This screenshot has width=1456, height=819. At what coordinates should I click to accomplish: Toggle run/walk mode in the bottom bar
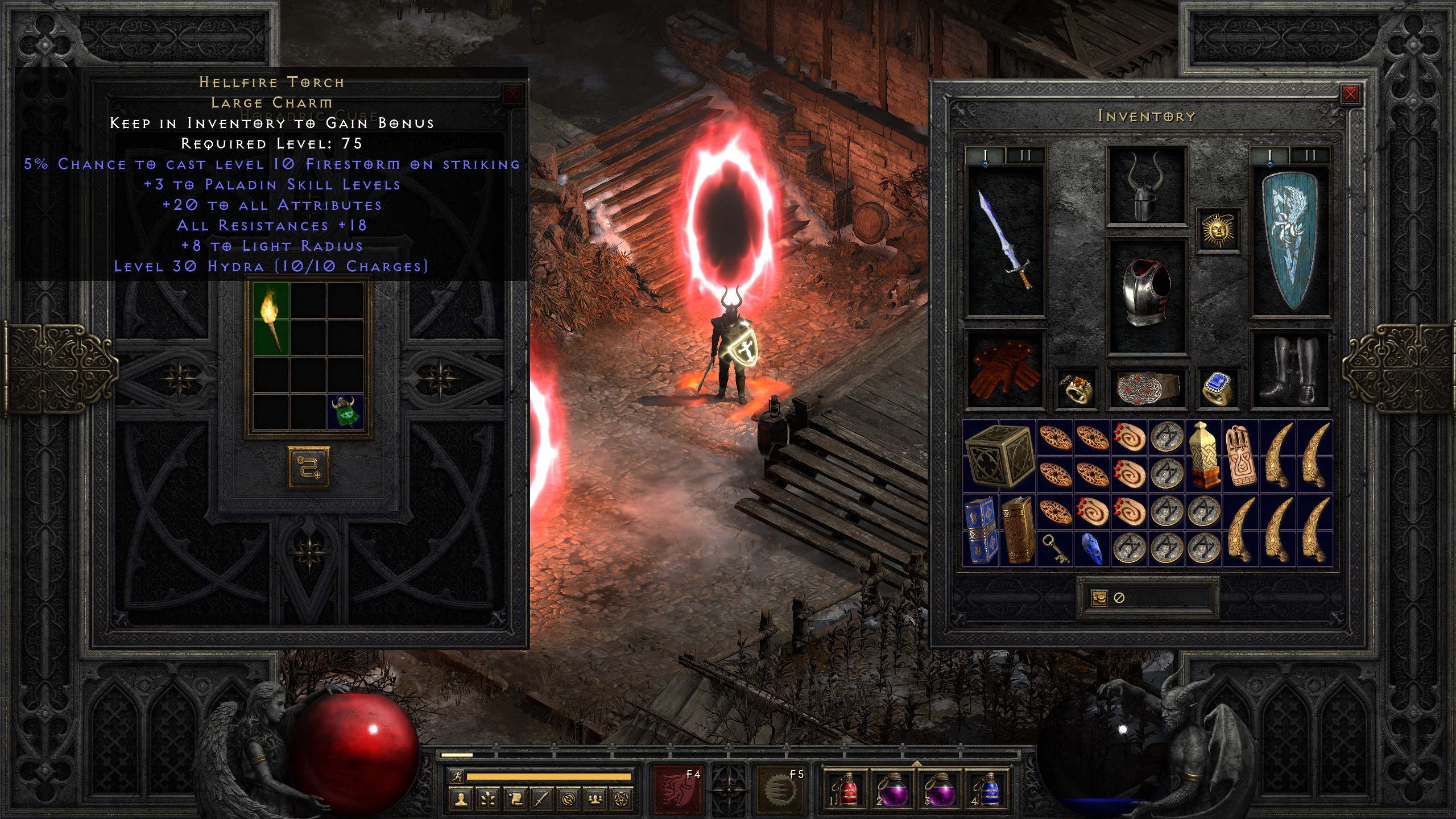(458, 776)
